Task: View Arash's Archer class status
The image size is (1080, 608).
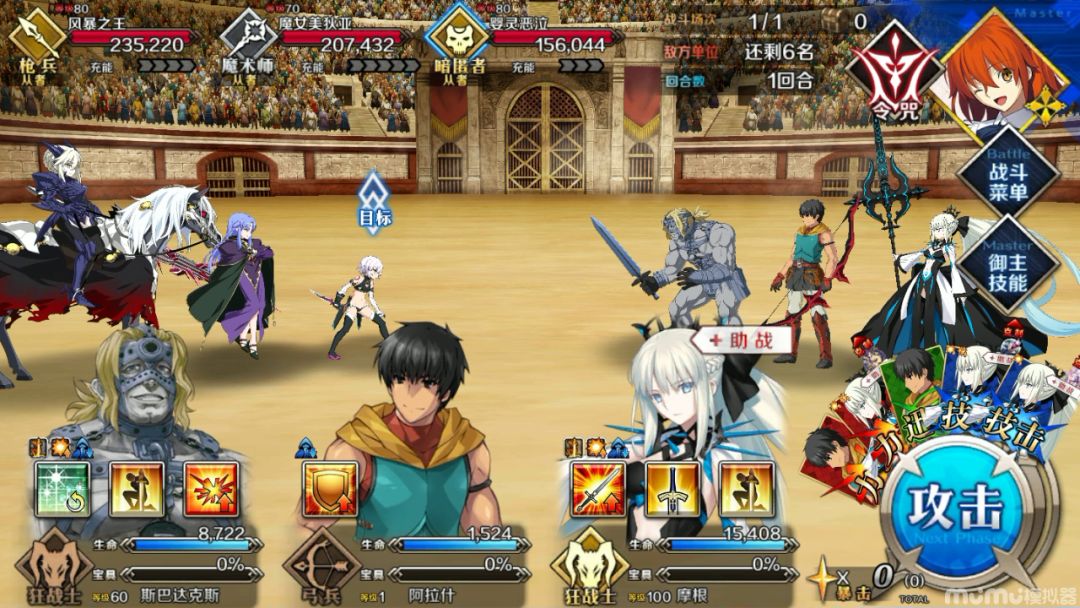Action: click(x=322, y=567)
